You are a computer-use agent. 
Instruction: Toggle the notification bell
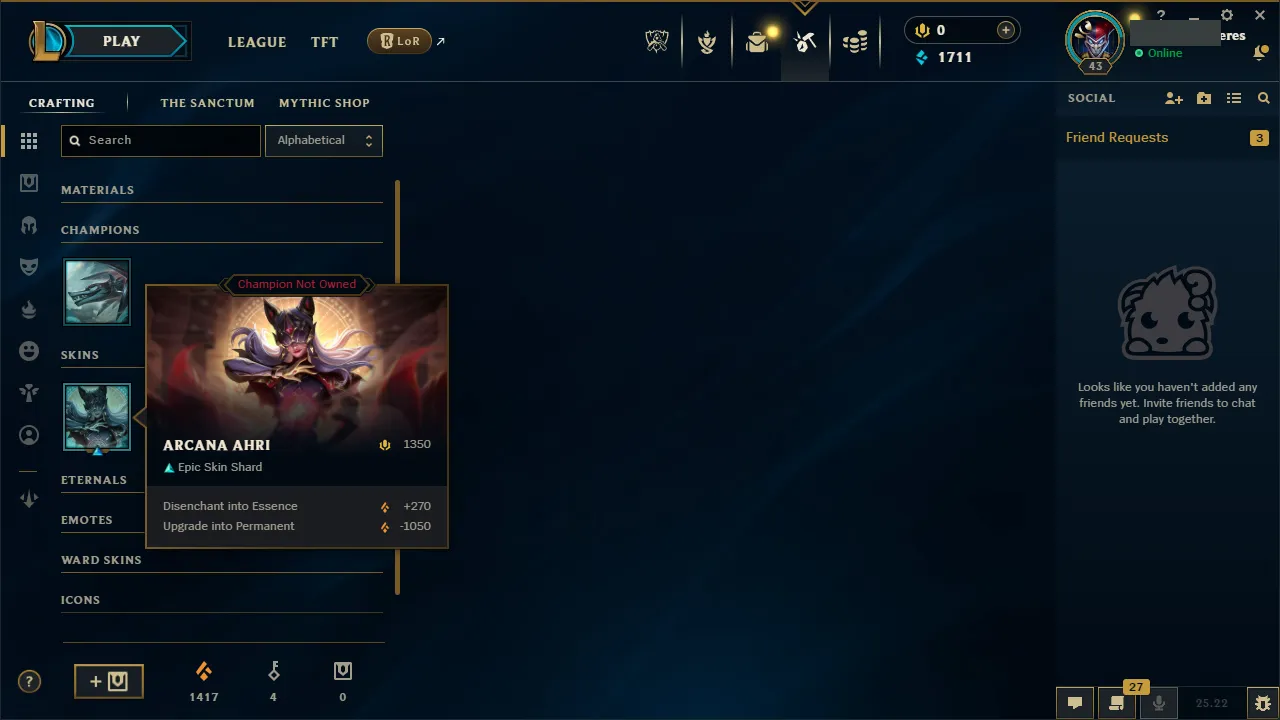click(1261, 52)
